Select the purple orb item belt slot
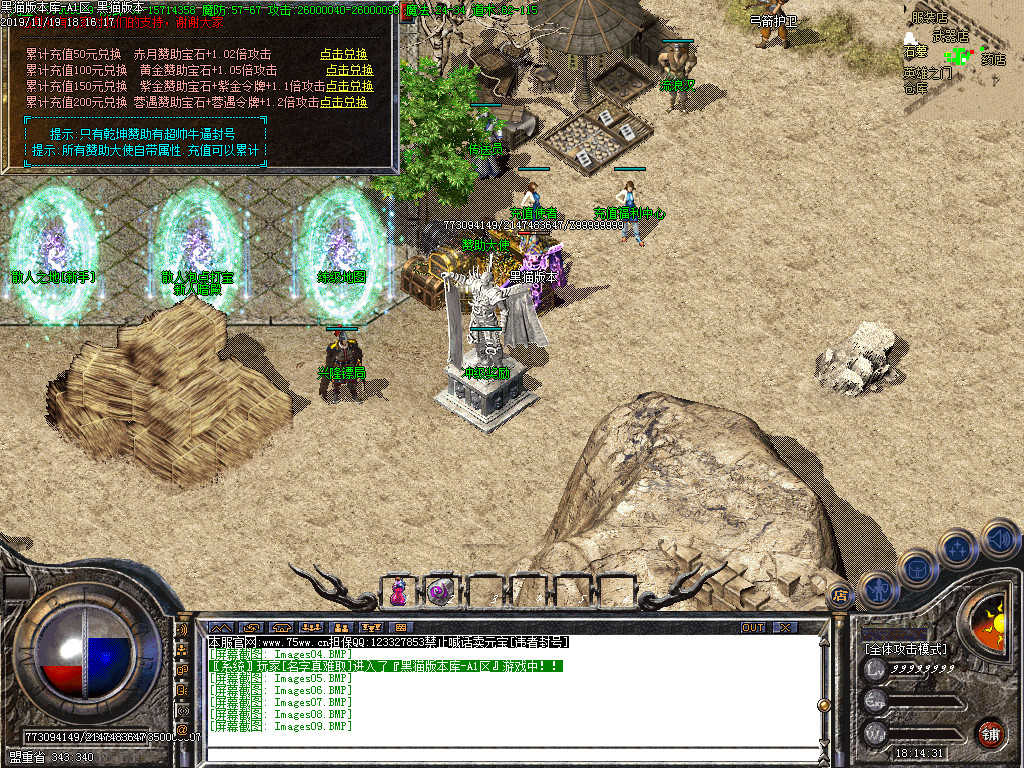The image size is (1024, 768). tap(438, 591)
